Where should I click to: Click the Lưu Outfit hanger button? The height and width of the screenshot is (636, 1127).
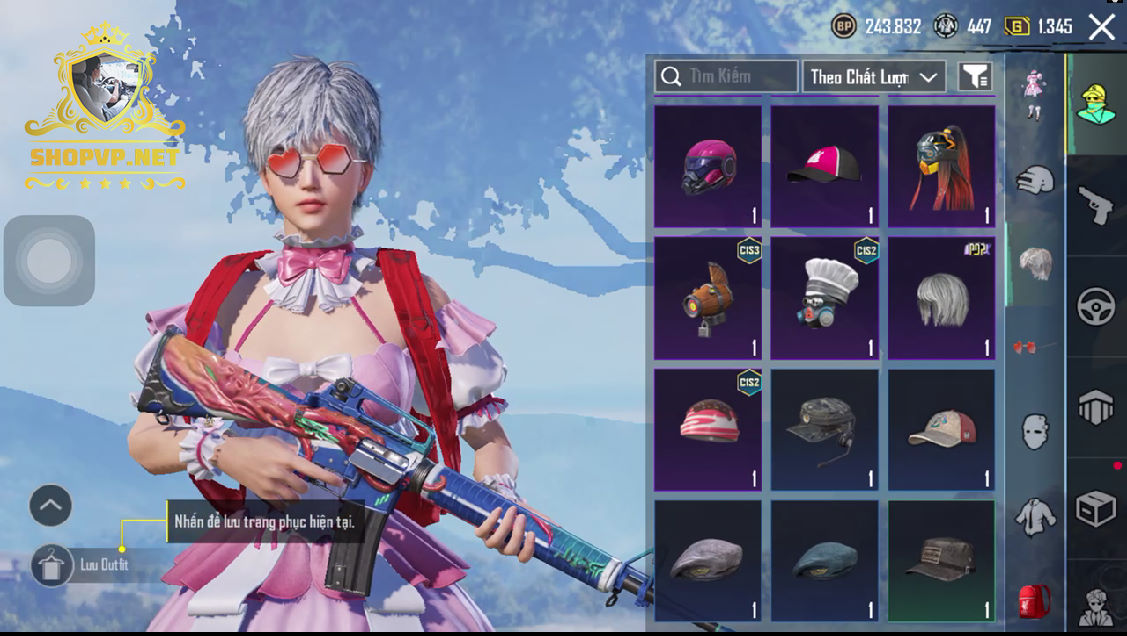(x=49, y=566)
